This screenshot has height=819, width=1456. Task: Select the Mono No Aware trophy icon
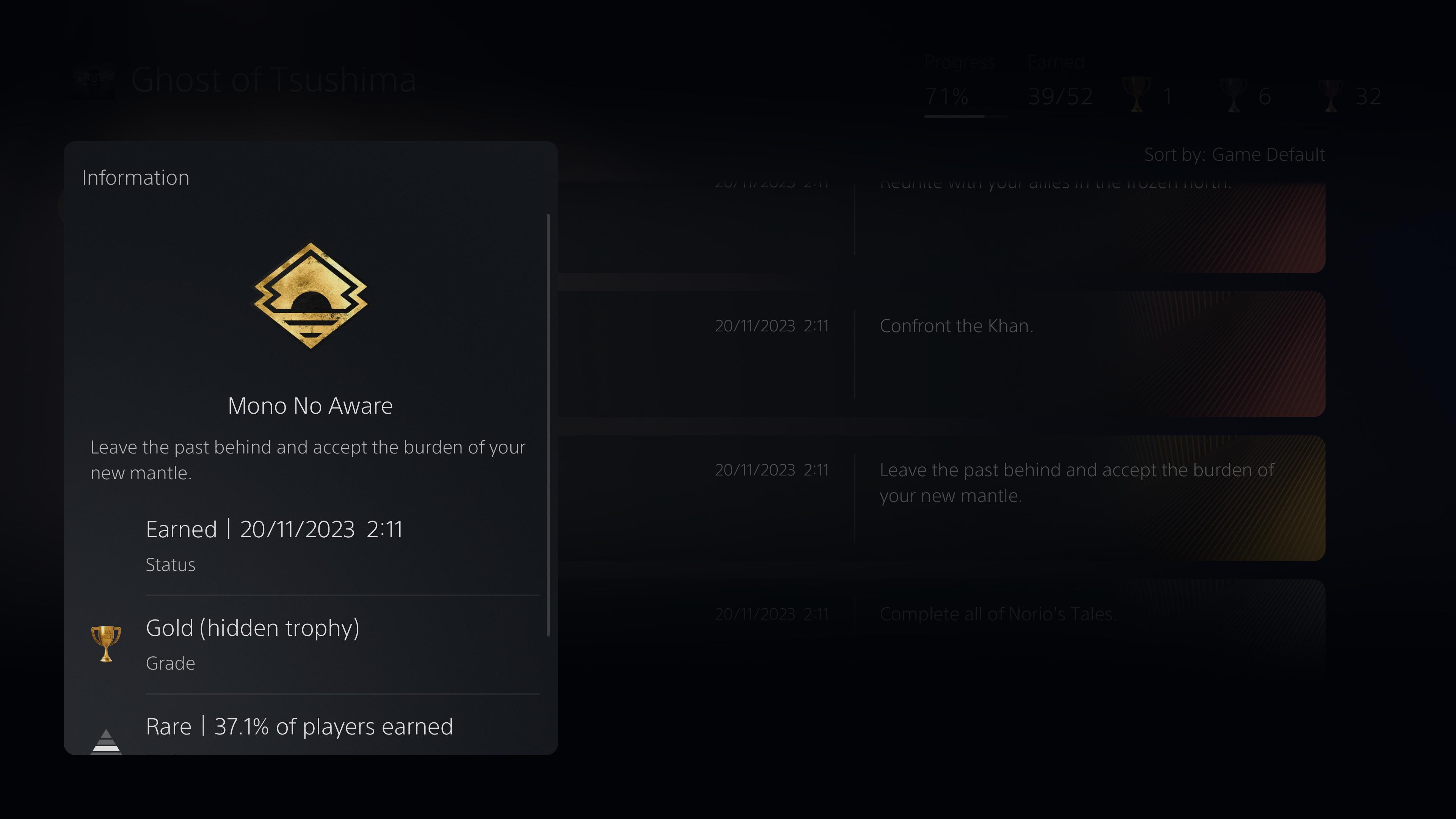pyautogui.click(x=310, y=296)
